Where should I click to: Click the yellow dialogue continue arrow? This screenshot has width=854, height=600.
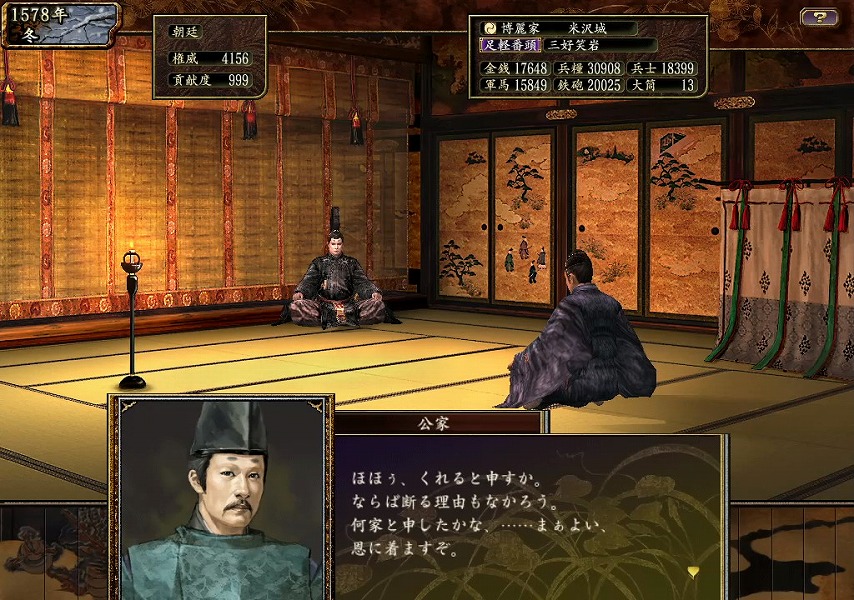pyautogui.click(x=692, y=571)
